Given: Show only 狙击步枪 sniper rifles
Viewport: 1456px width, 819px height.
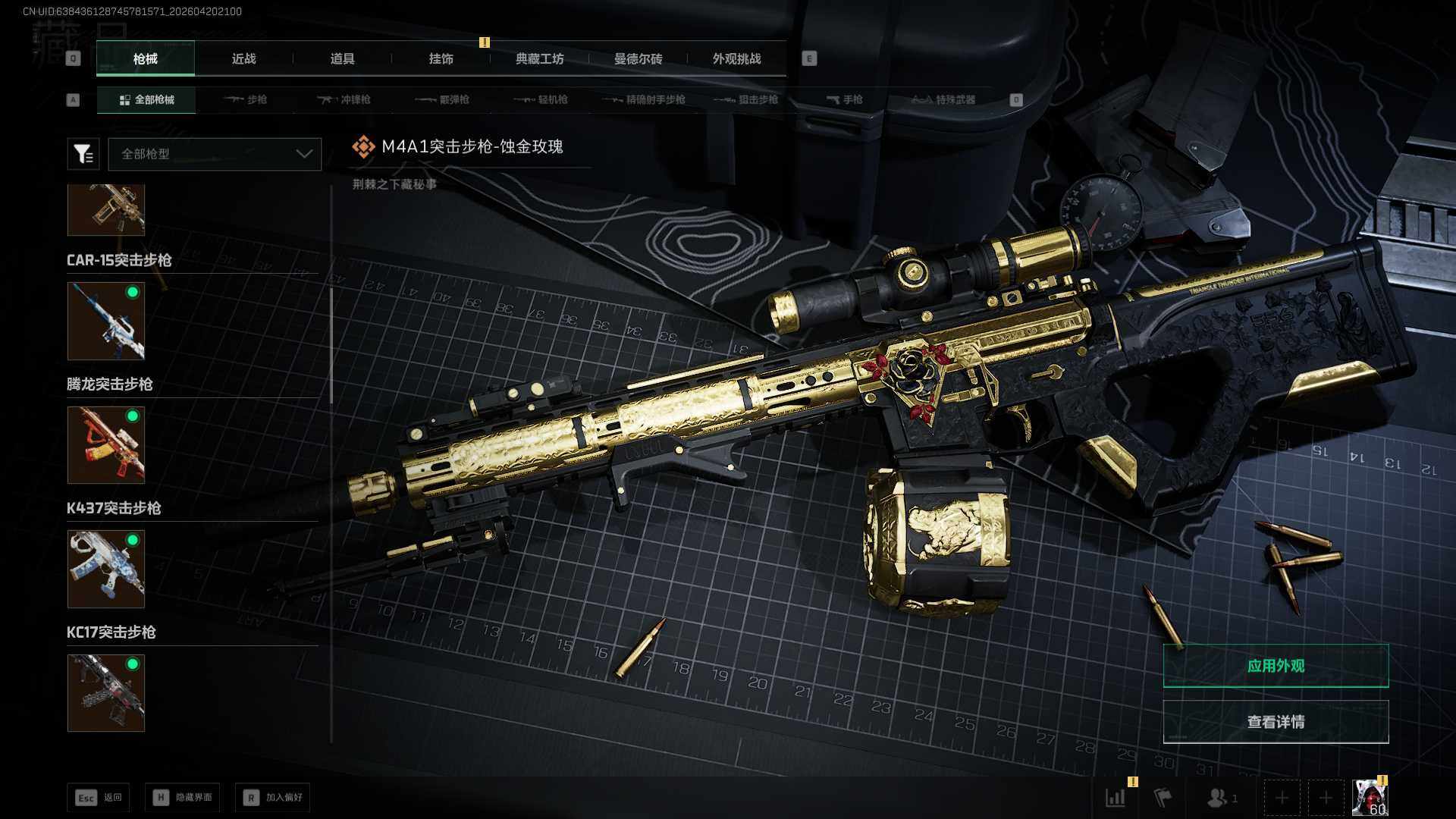Looking at the screenshot, I should pyautogui.click(x=747, y=99).
